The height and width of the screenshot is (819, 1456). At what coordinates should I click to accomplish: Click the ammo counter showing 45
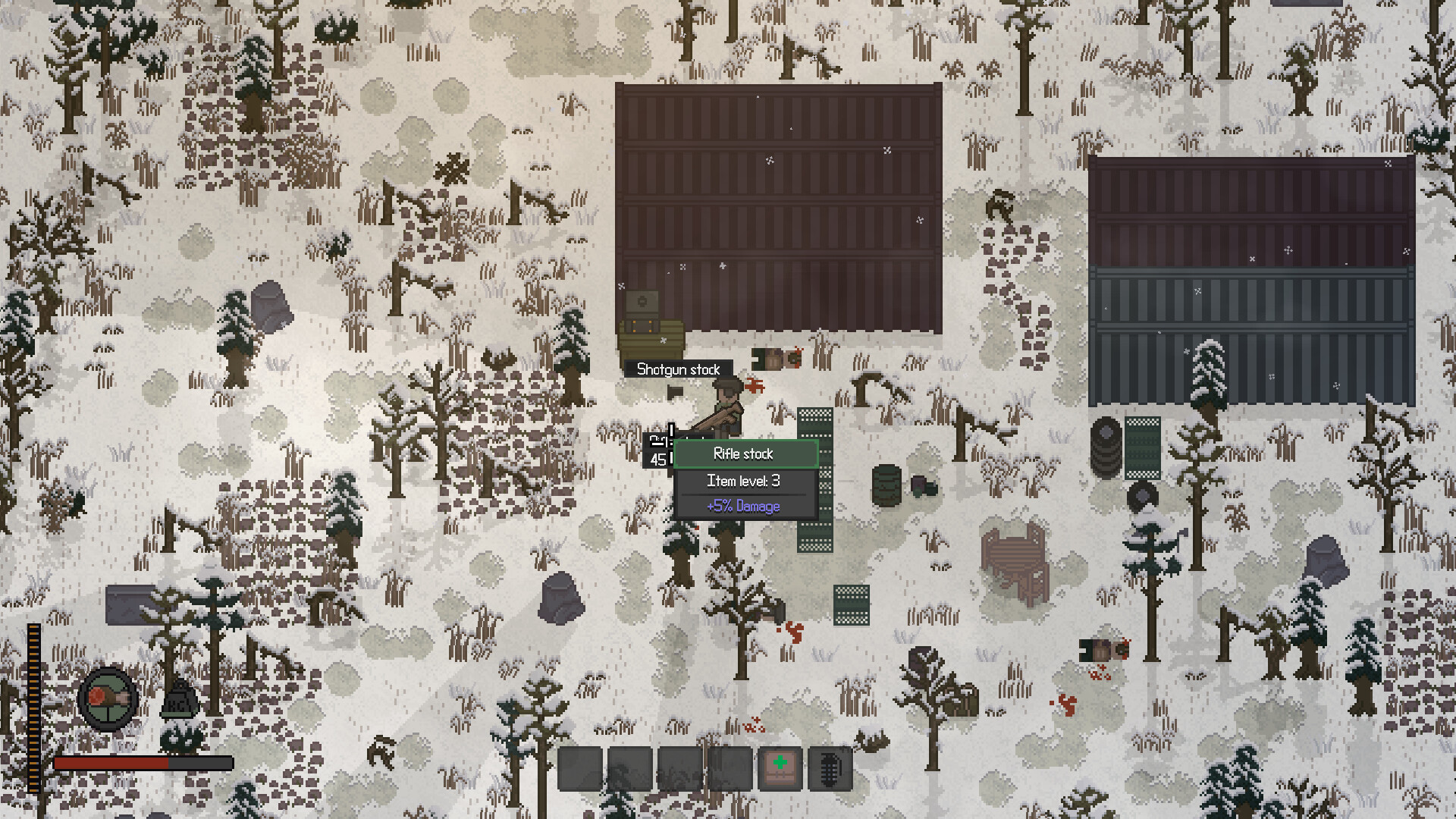(x=659, y=459)
